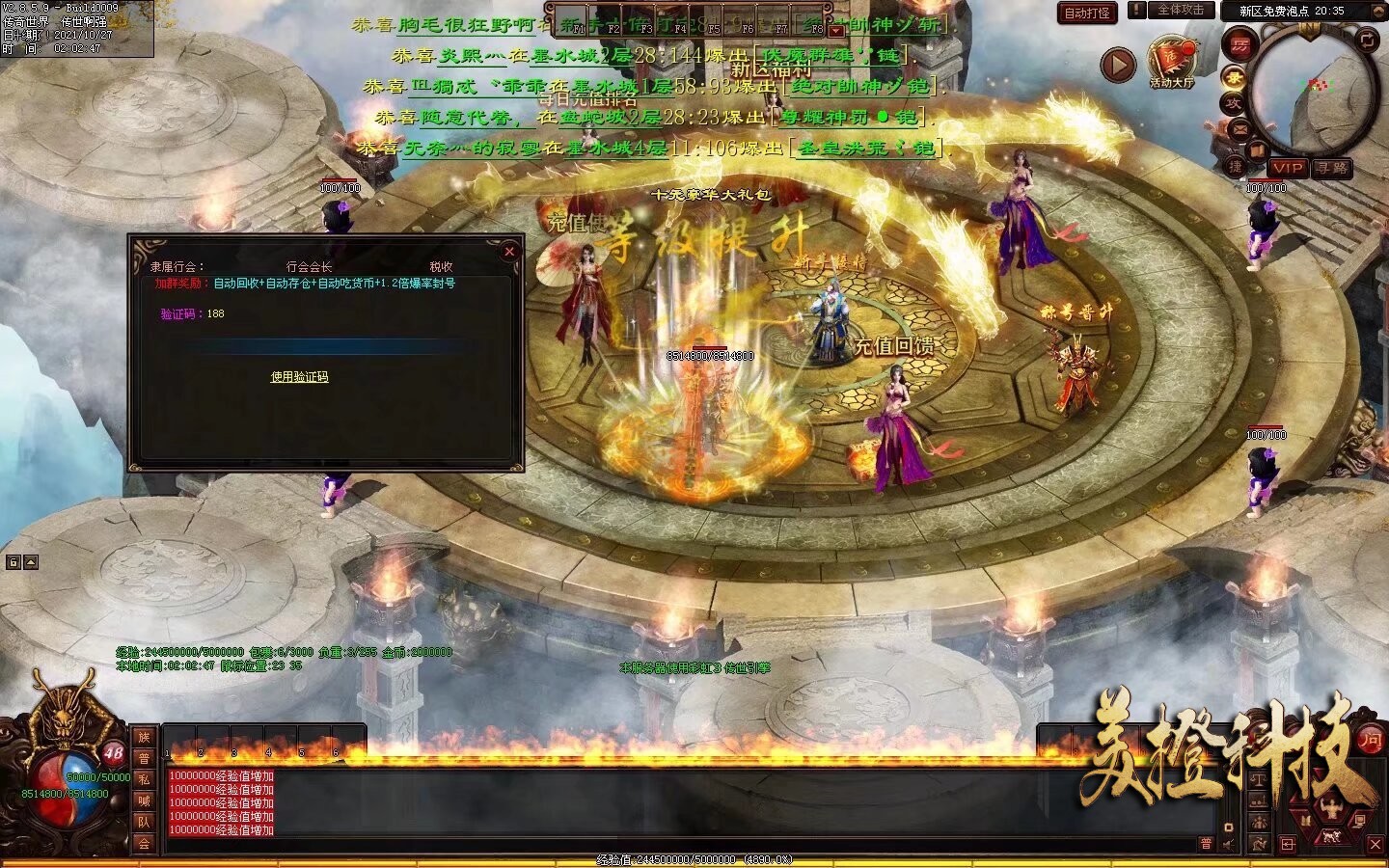Image resolution: width=1389 pixels, height=868 pixels.
Task: Select the 队 team chat channel
Action: [x=144, y=822]
